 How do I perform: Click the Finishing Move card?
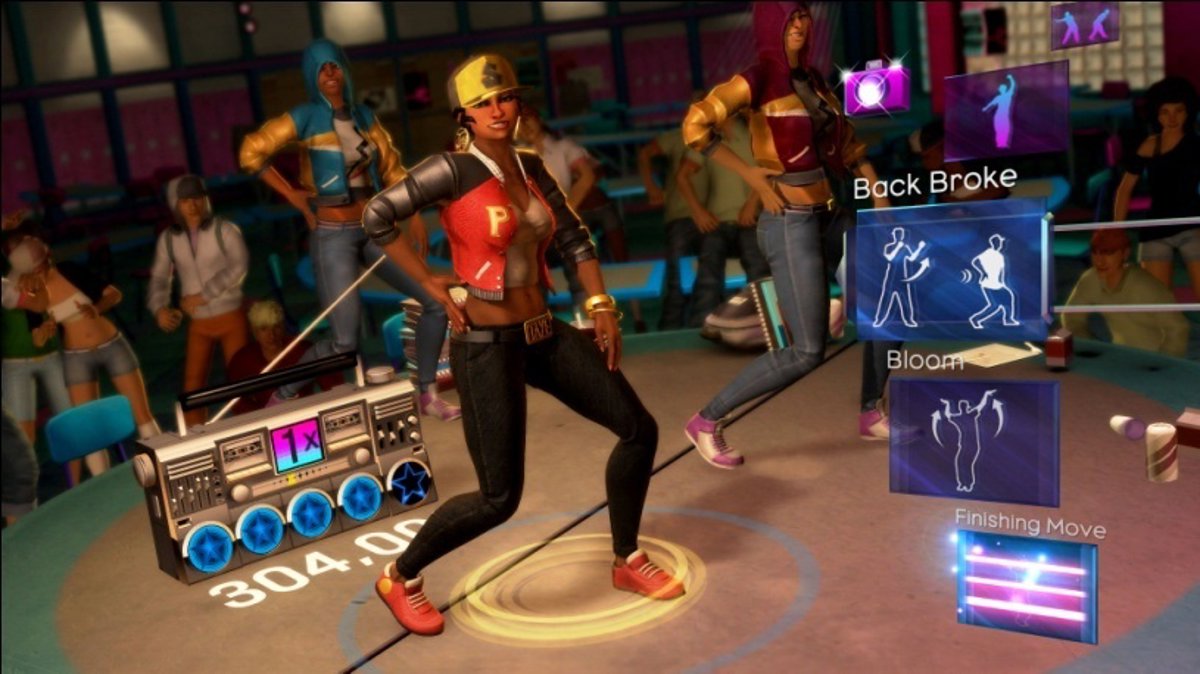click(x=1026, y=584)
